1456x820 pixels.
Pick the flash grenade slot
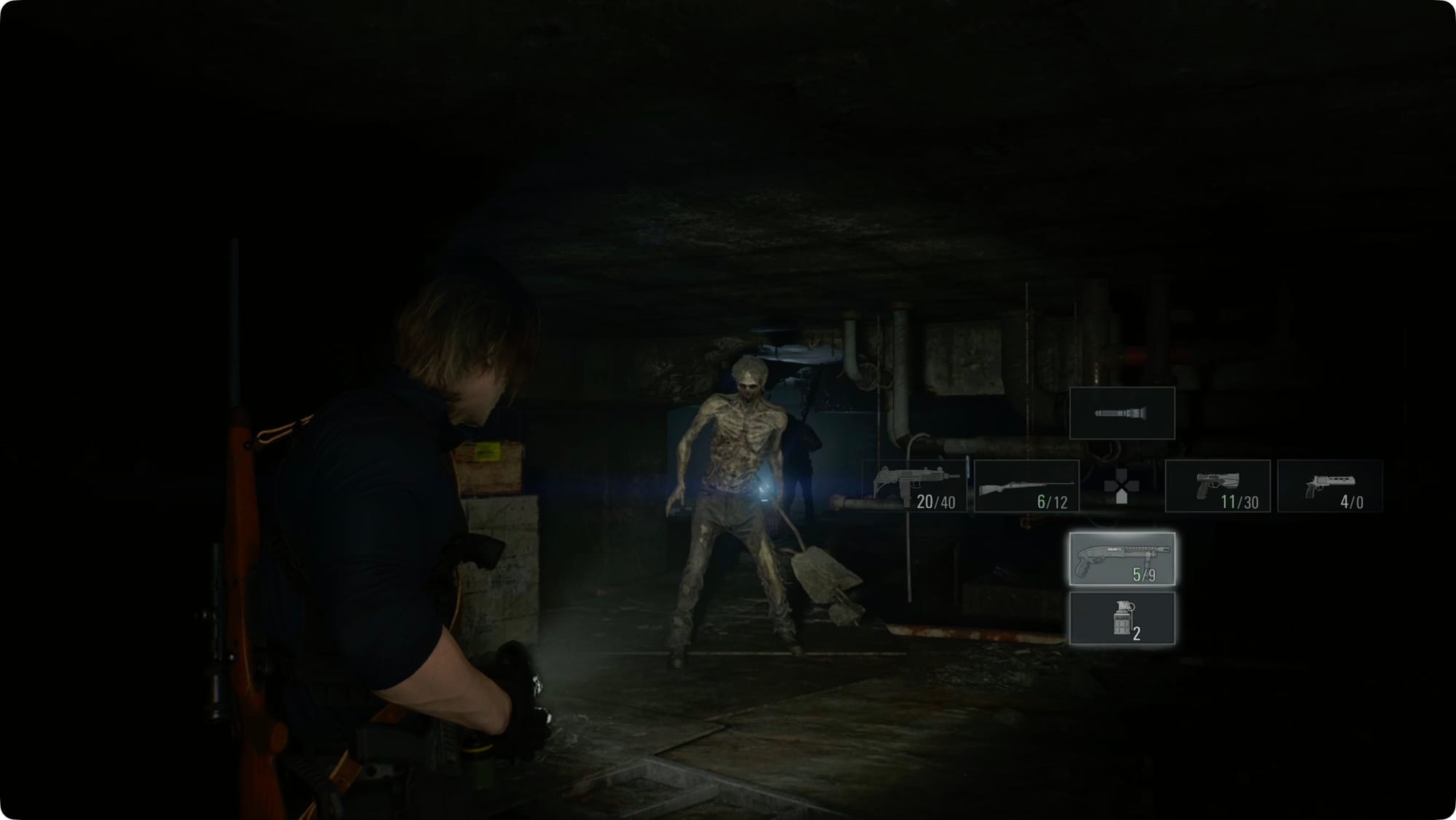tap(1122, 618)
